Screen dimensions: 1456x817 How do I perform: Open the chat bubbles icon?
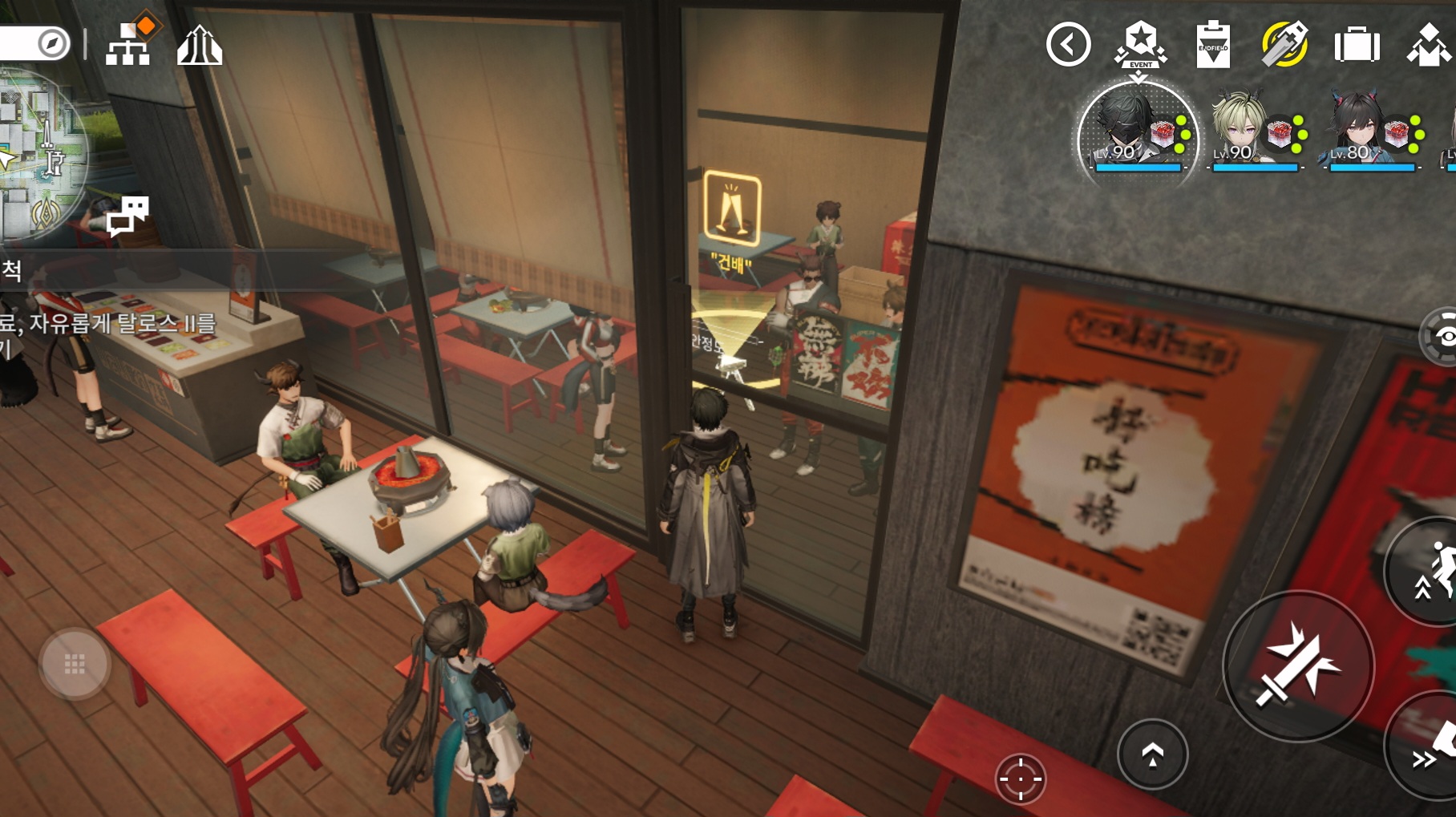point(128,215)
